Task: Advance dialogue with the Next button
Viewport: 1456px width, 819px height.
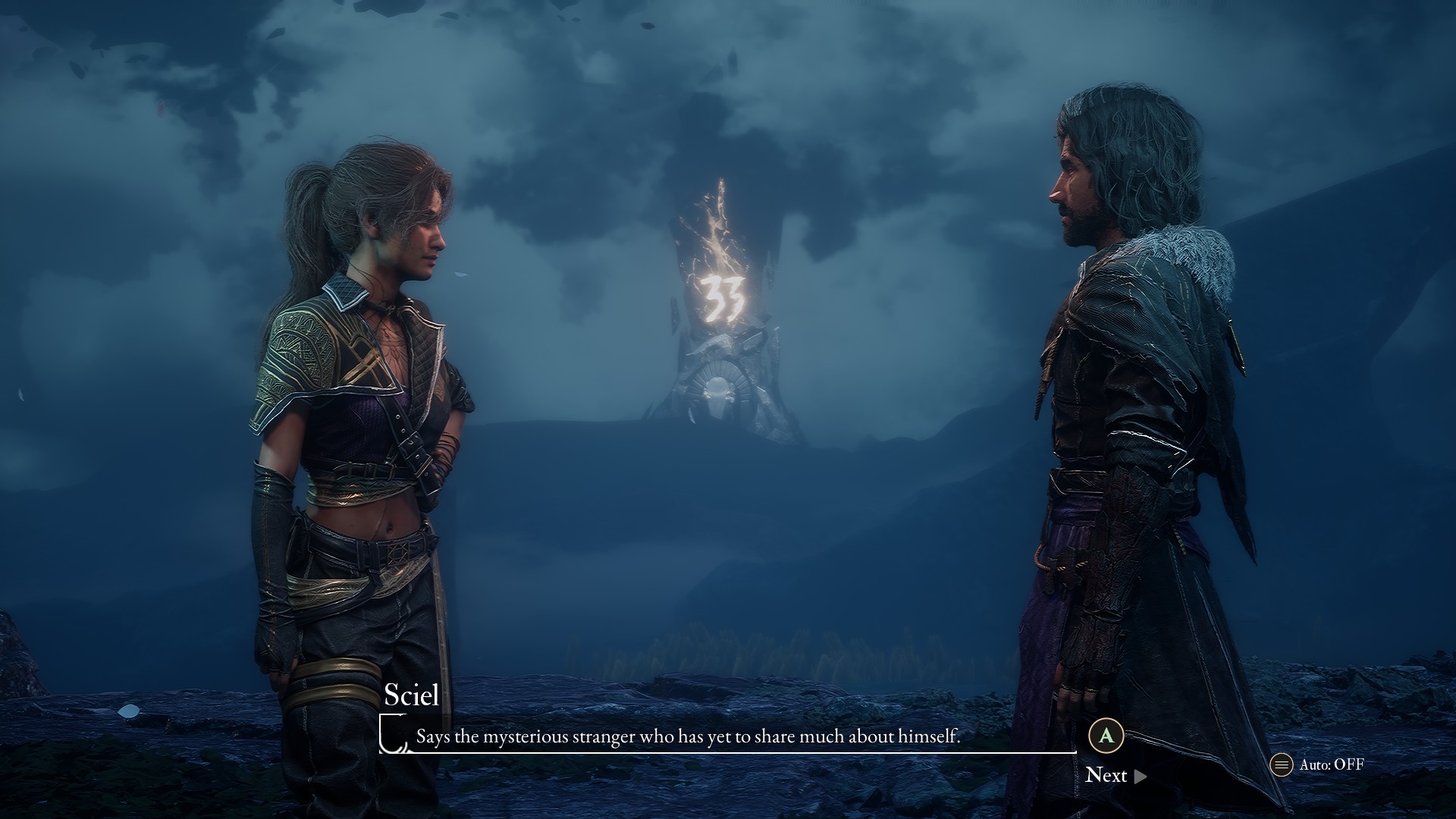Action: [x=1115, y=775]
